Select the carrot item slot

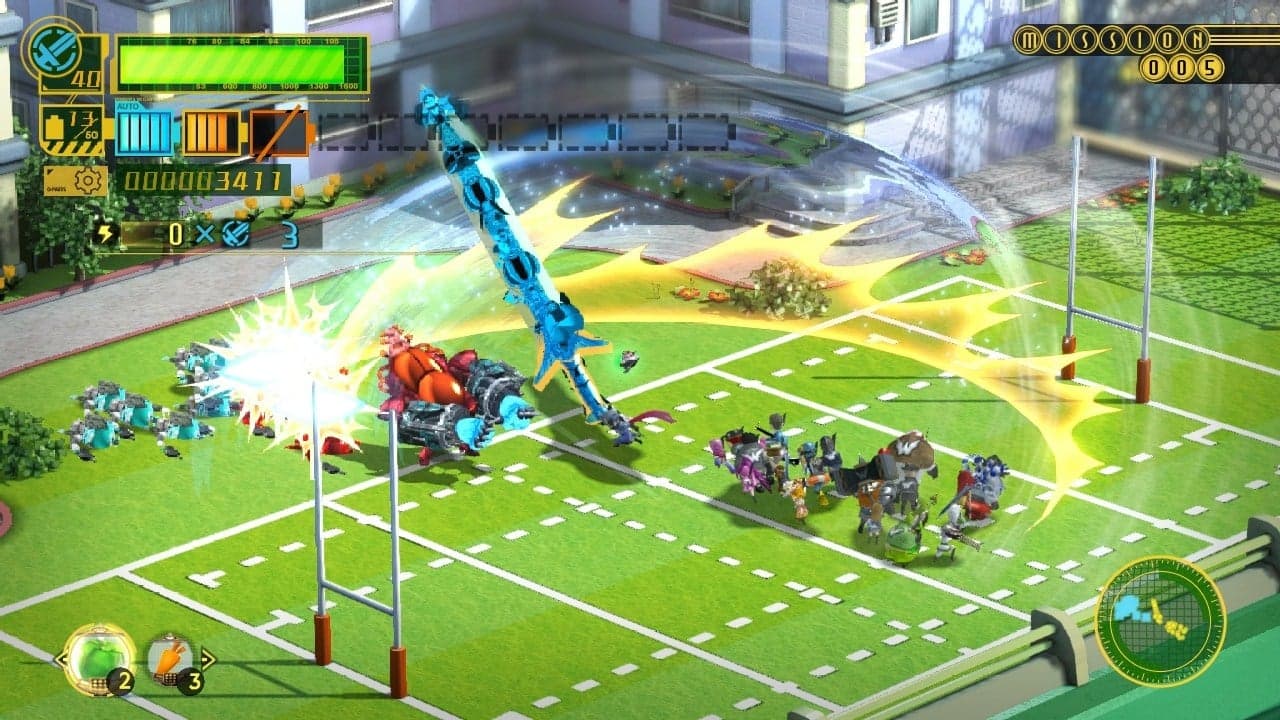(170, 655)
